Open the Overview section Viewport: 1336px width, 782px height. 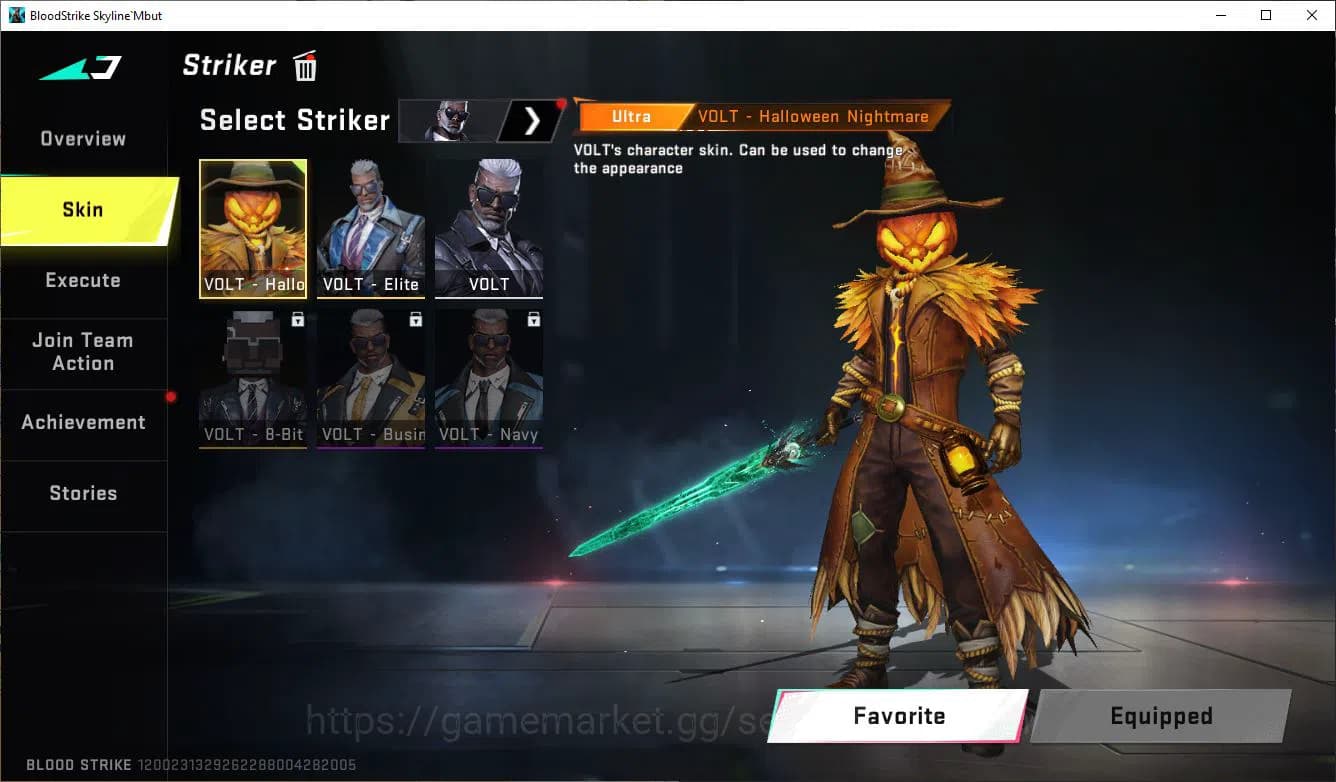[82, 138]
